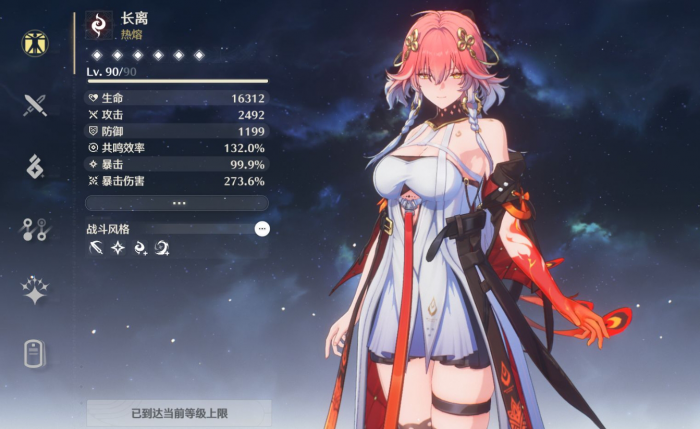
Task: Select the four-point star combat style icon
Action: pyautogui.click(x=117, y=248)
